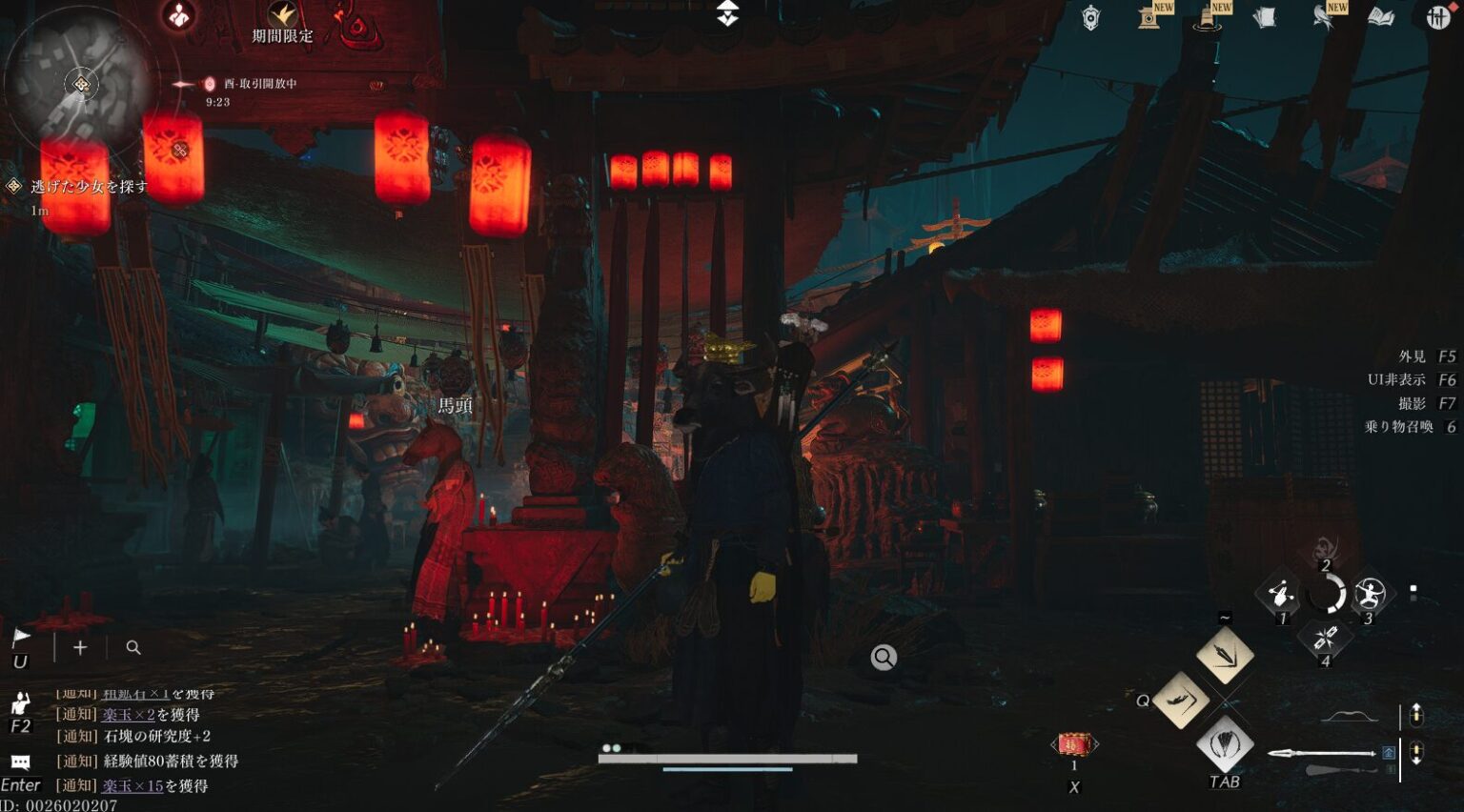This screenshot has height=812, width=1464.
Task: Use the red consumable item slot
Action: click(x=1074, y=744)
